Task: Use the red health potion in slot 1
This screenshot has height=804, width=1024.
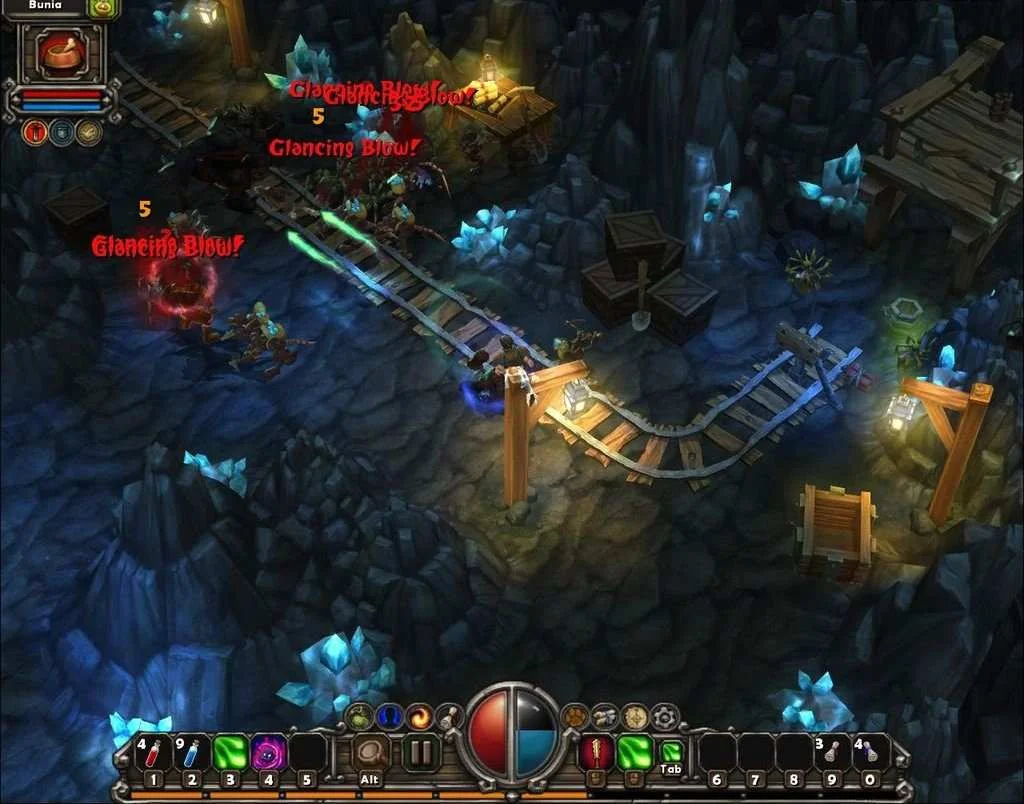Action: click(x=152, y=753)
